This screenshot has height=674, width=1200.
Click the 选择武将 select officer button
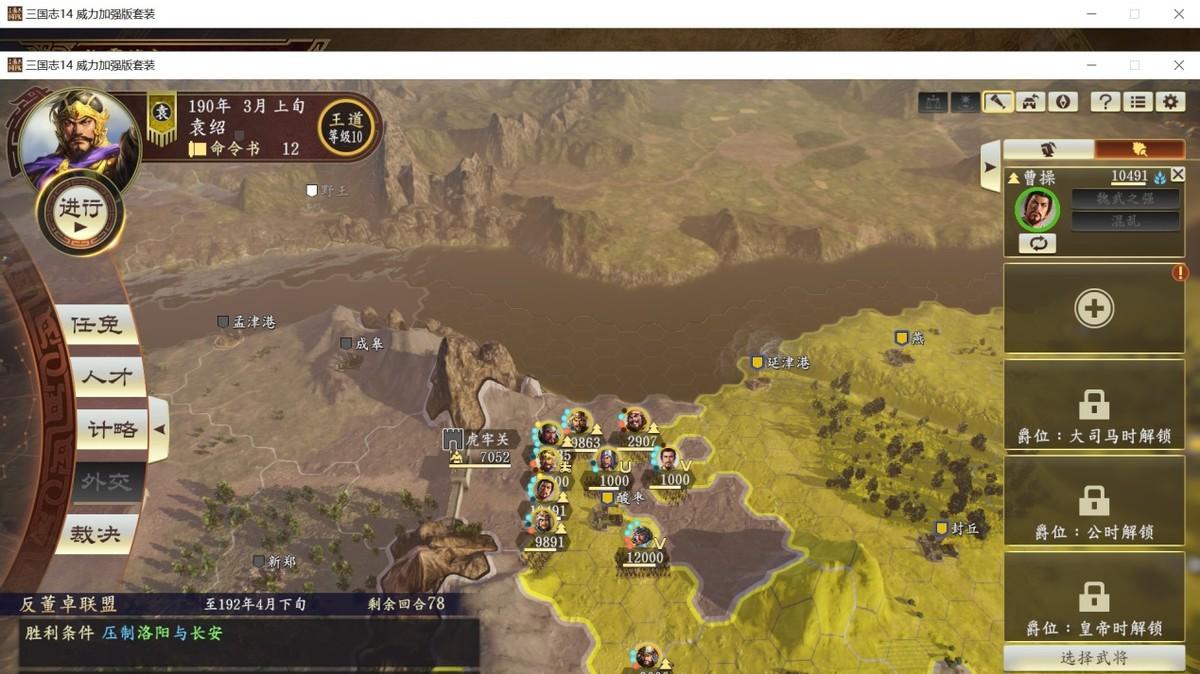(x=1094, y=658)
